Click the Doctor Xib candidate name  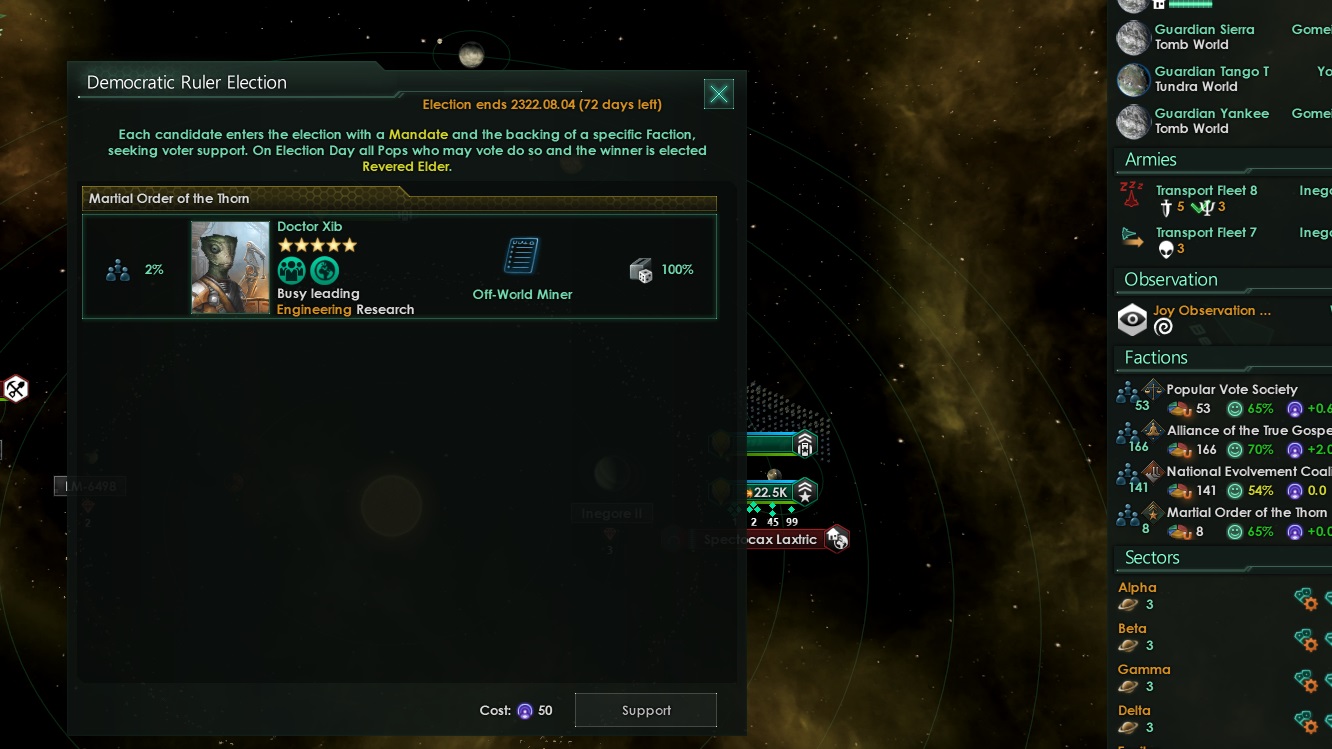point(309,226)
